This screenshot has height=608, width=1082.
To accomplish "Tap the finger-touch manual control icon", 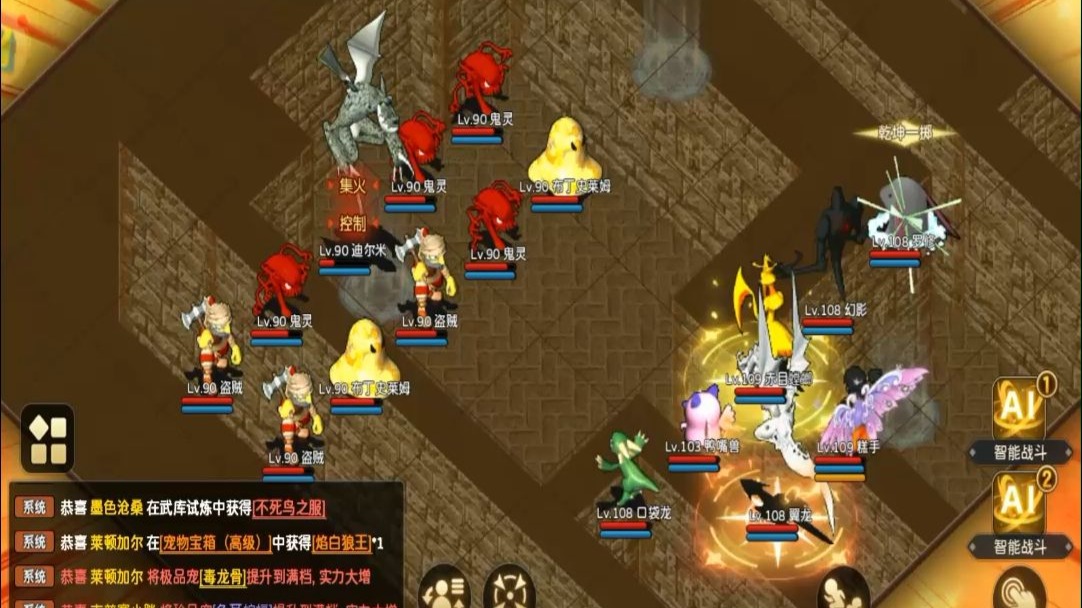I will click(x=1020, y=590).
